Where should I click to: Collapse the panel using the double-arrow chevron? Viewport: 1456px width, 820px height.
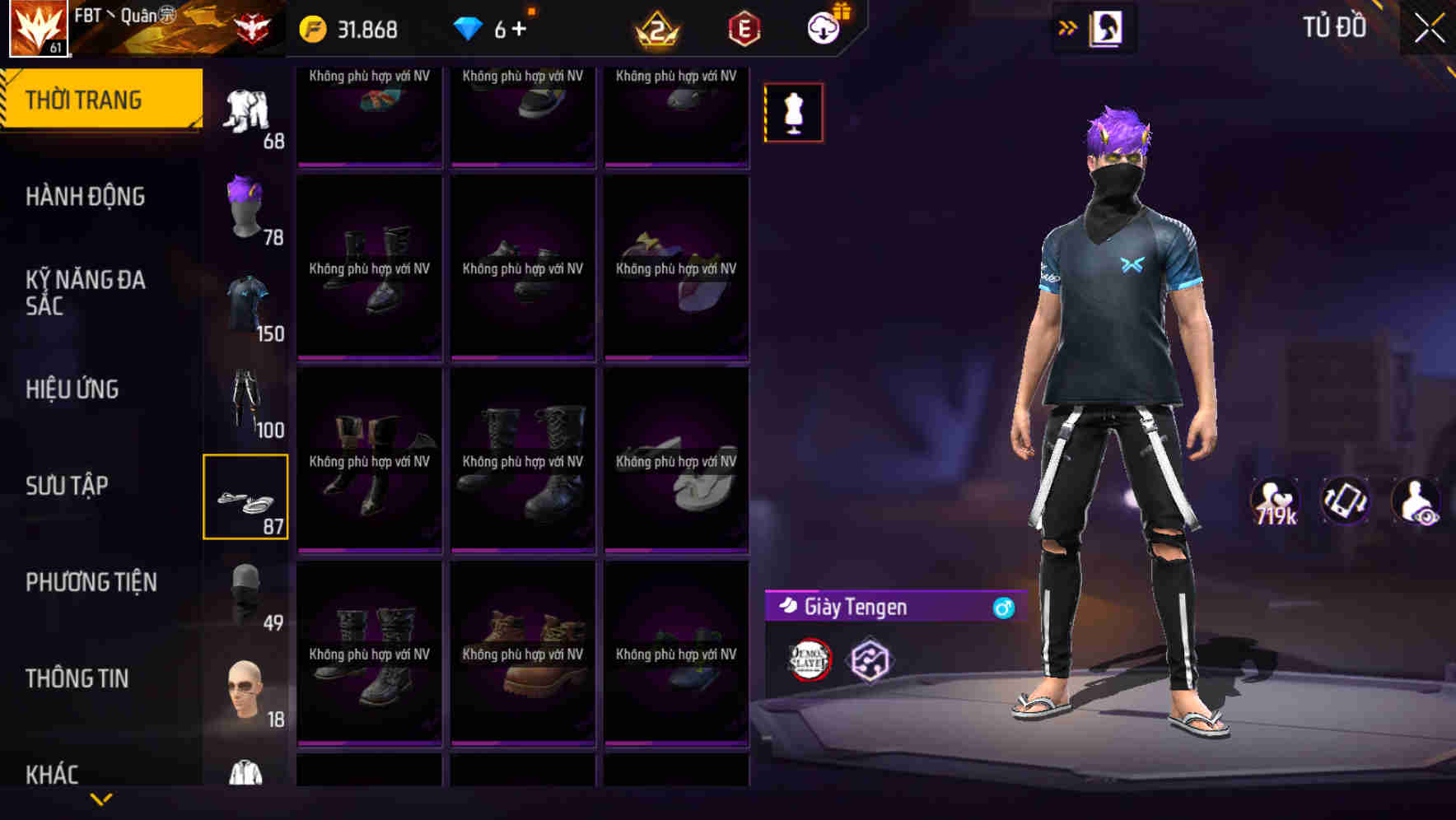coord(1066,26)
